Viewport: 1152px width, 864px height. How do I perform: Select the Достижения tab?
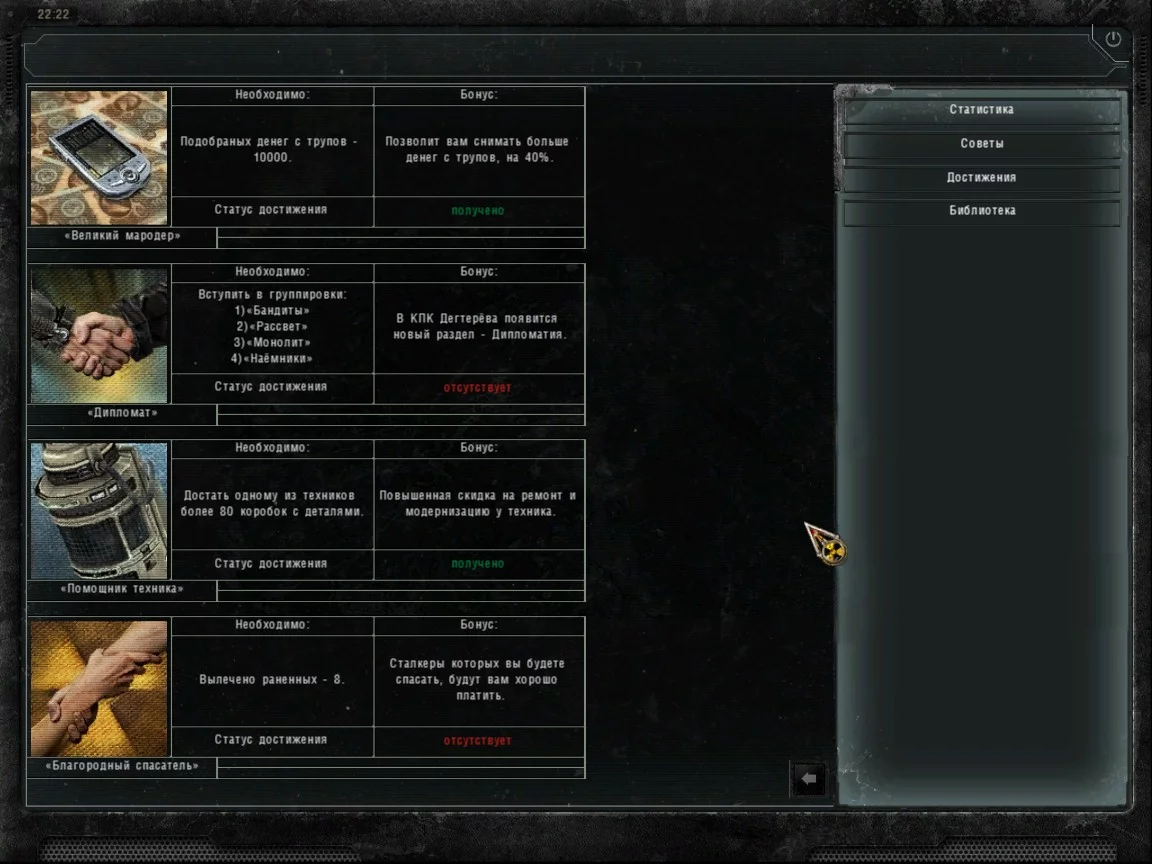click(x=981, y=178)
